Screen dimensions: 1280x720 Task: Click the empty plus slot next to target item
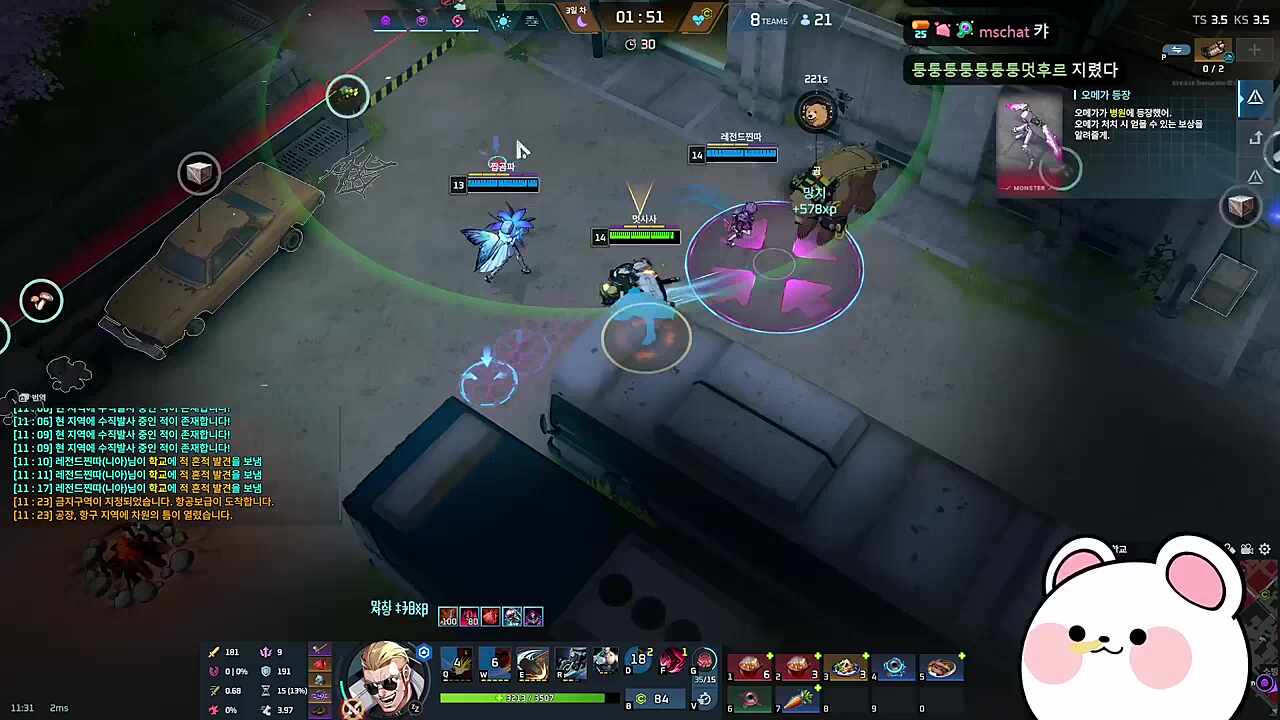[1255, 50]
